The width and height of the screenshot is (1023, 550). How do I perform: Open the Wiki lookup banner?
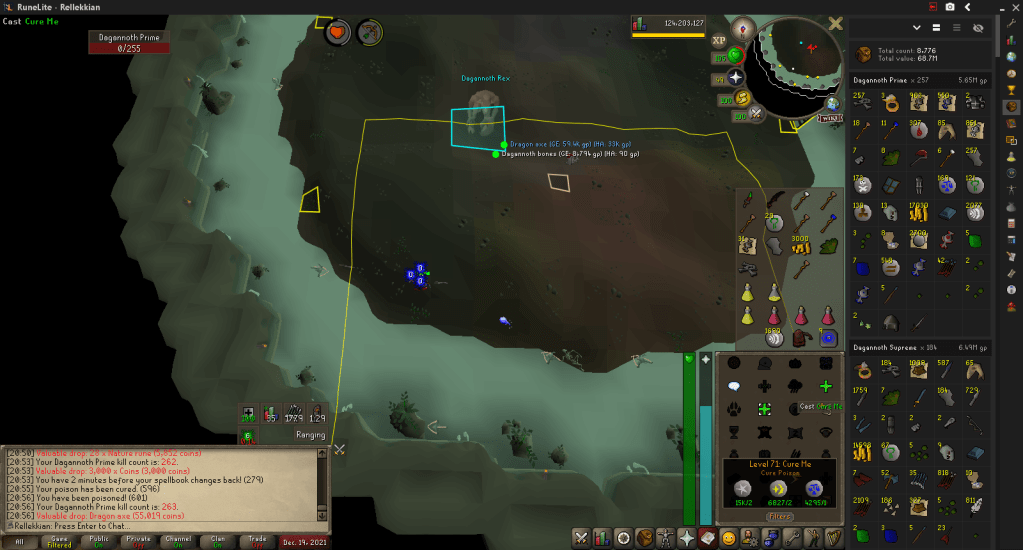(x=828, y=118)
